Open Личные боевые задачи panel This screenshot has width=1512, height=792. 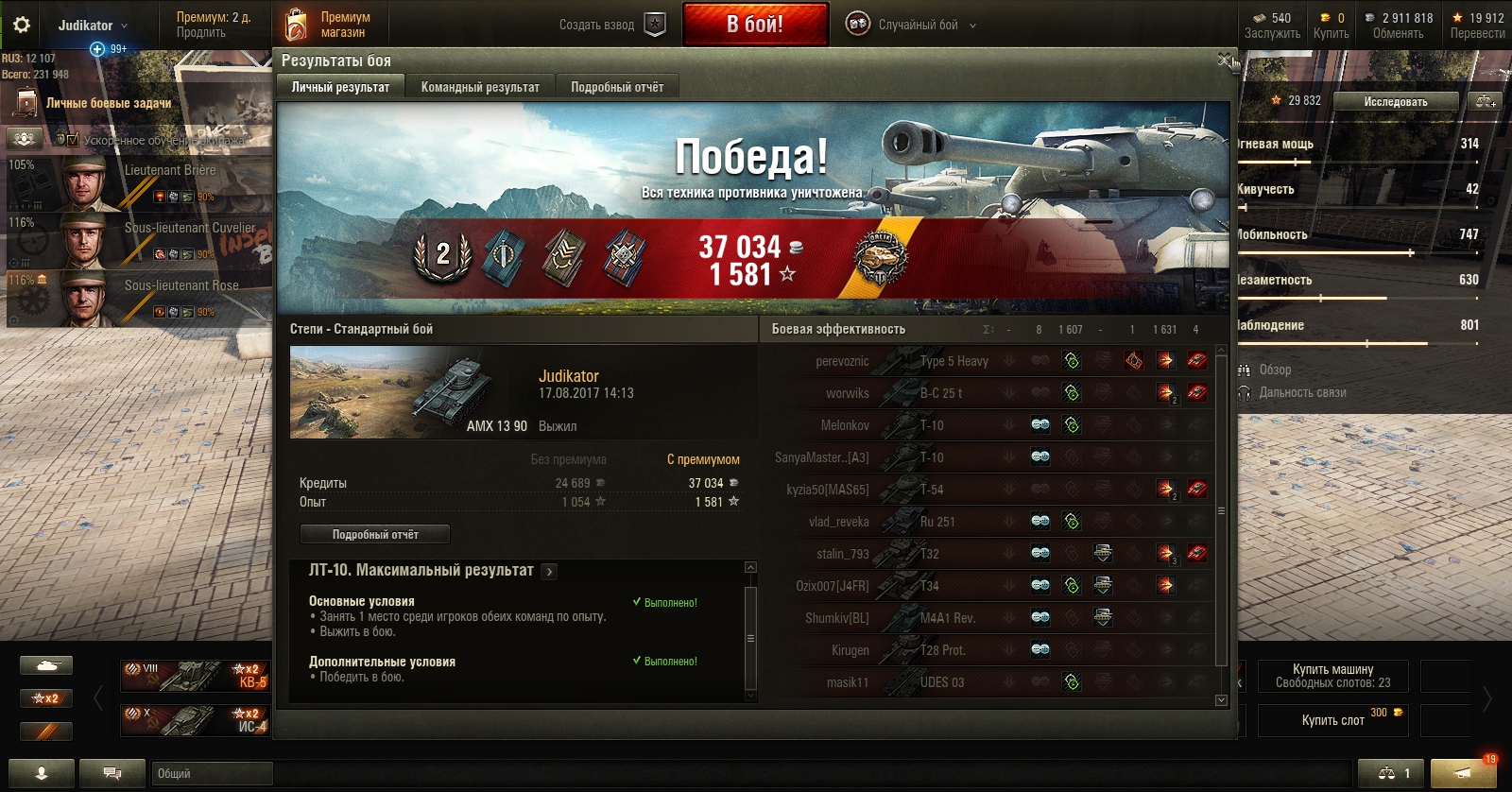109,103
